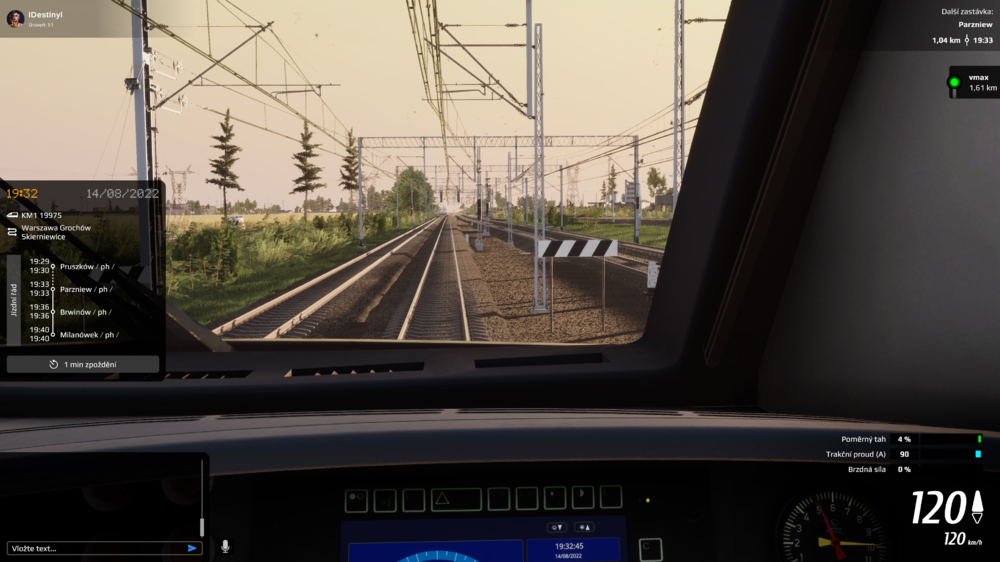
Task: Toggle the microphone voice chat icon
Action: [x=225, y=547]
